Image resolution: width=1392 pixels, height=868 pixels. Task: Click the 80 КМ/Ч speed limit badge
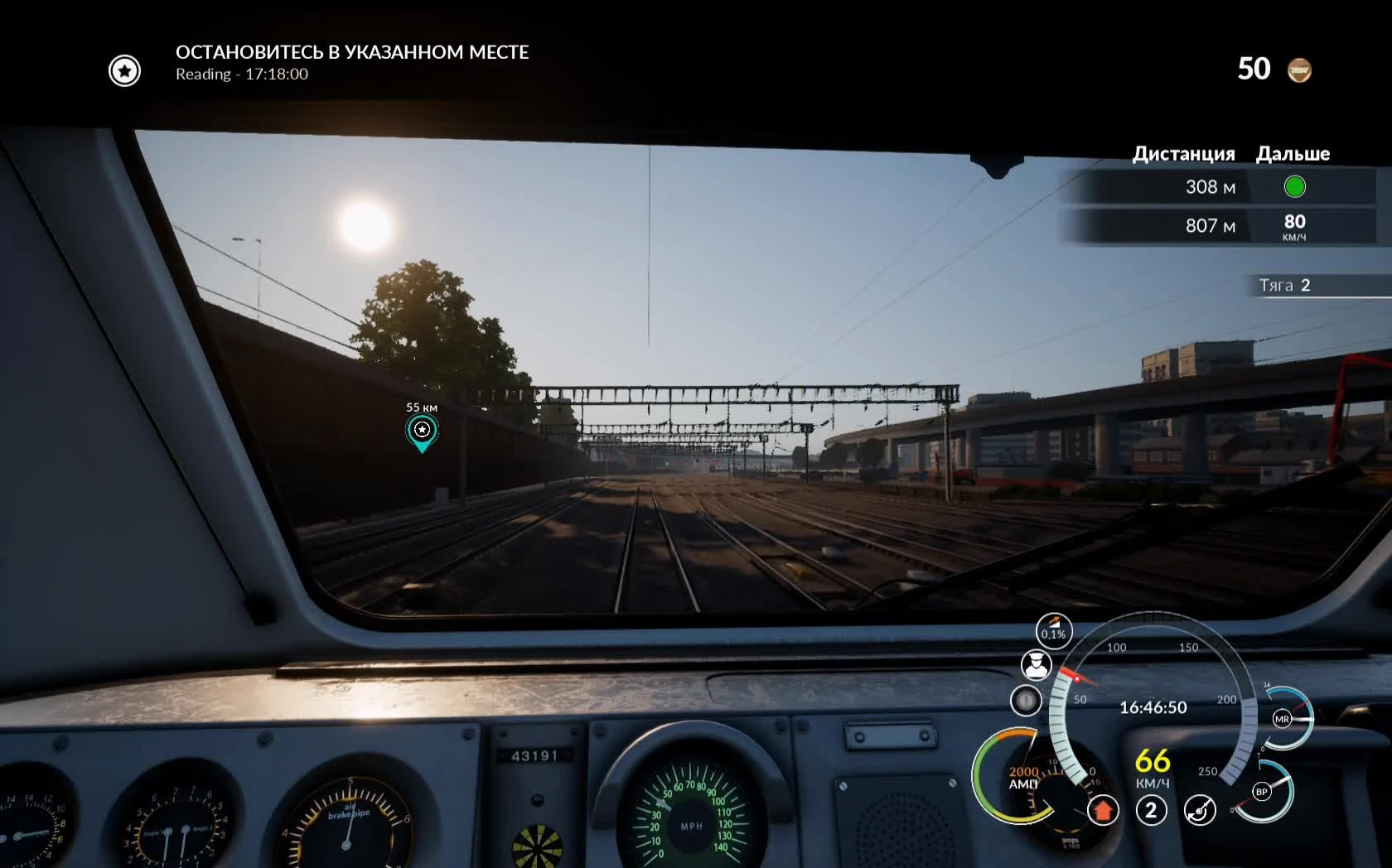coord(1295,226)
